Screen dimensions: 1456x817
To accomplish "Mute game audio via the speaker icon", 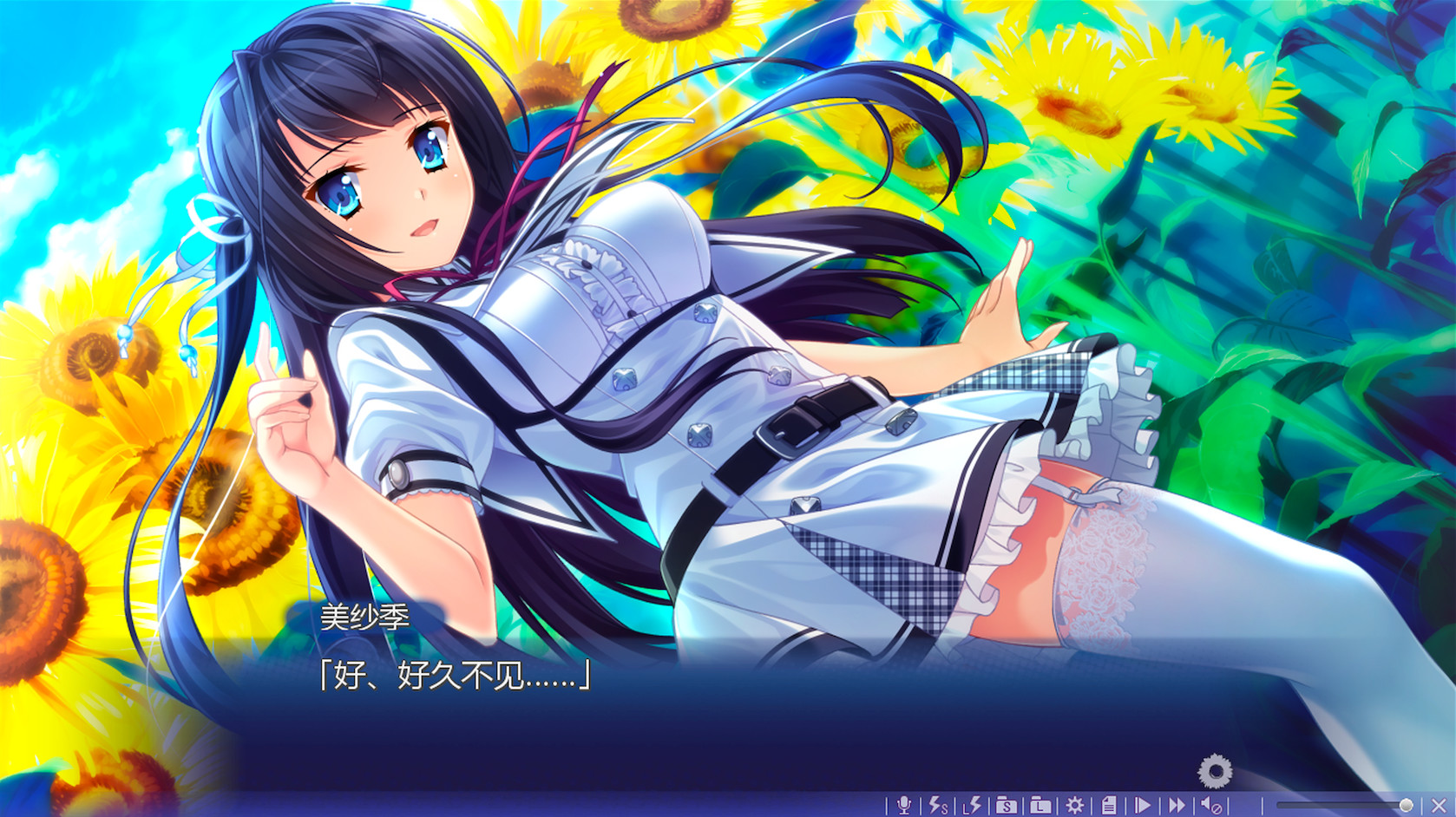I will (1210, 804).
